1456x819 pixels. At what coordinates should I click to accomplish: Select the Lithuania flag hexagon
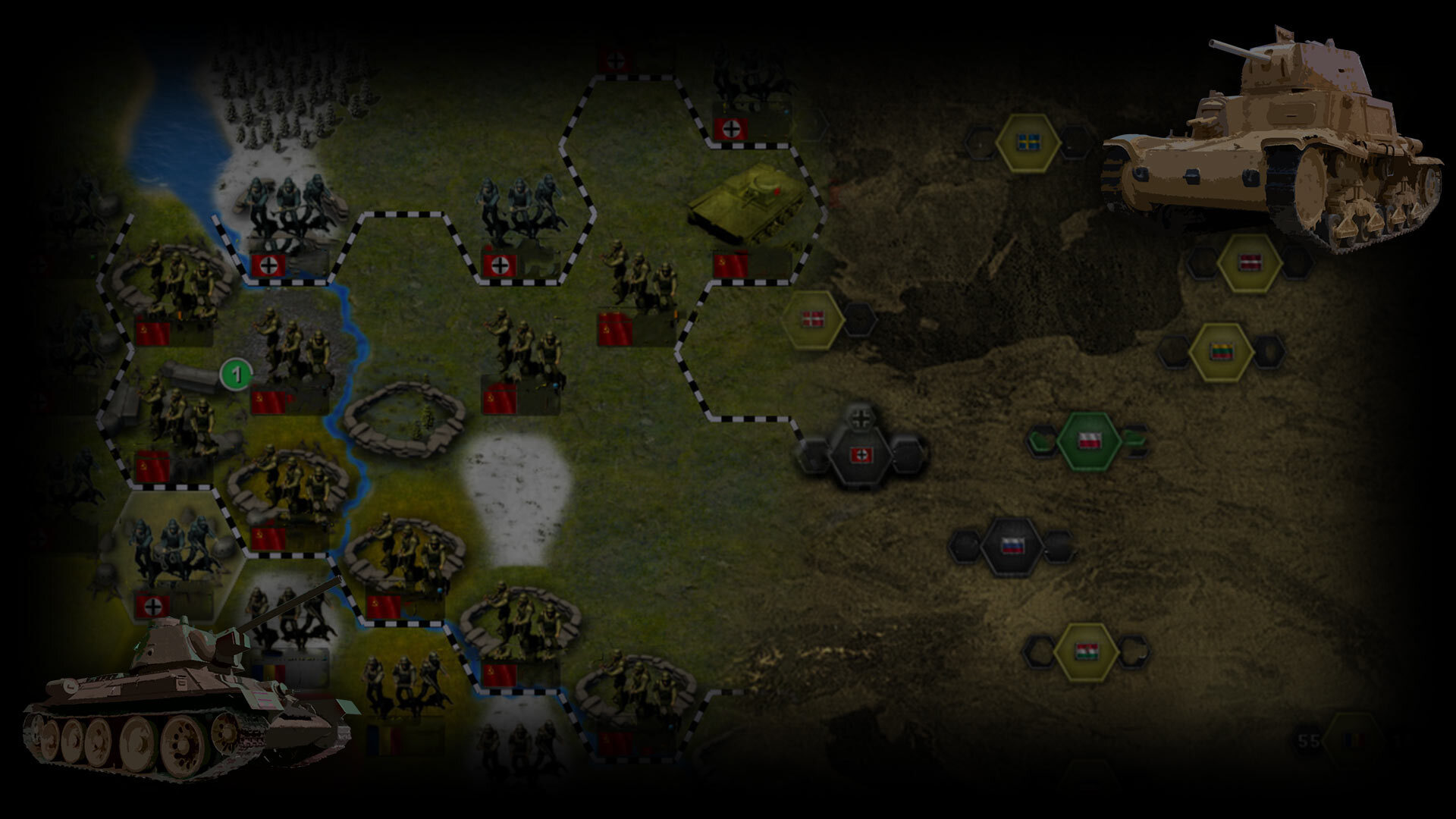tap(1220, 352)
